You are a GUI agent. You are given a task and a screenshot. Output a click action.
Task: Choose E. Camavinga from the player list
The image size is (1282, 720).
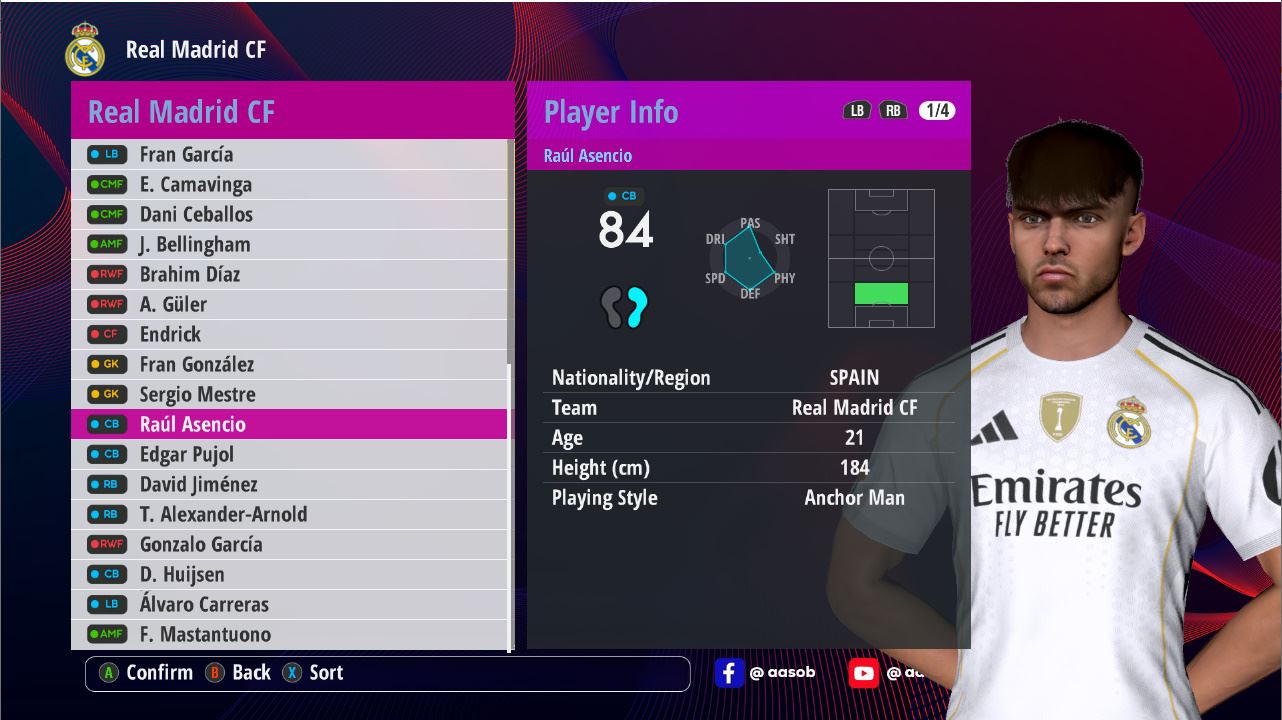(x=290, y=184)
